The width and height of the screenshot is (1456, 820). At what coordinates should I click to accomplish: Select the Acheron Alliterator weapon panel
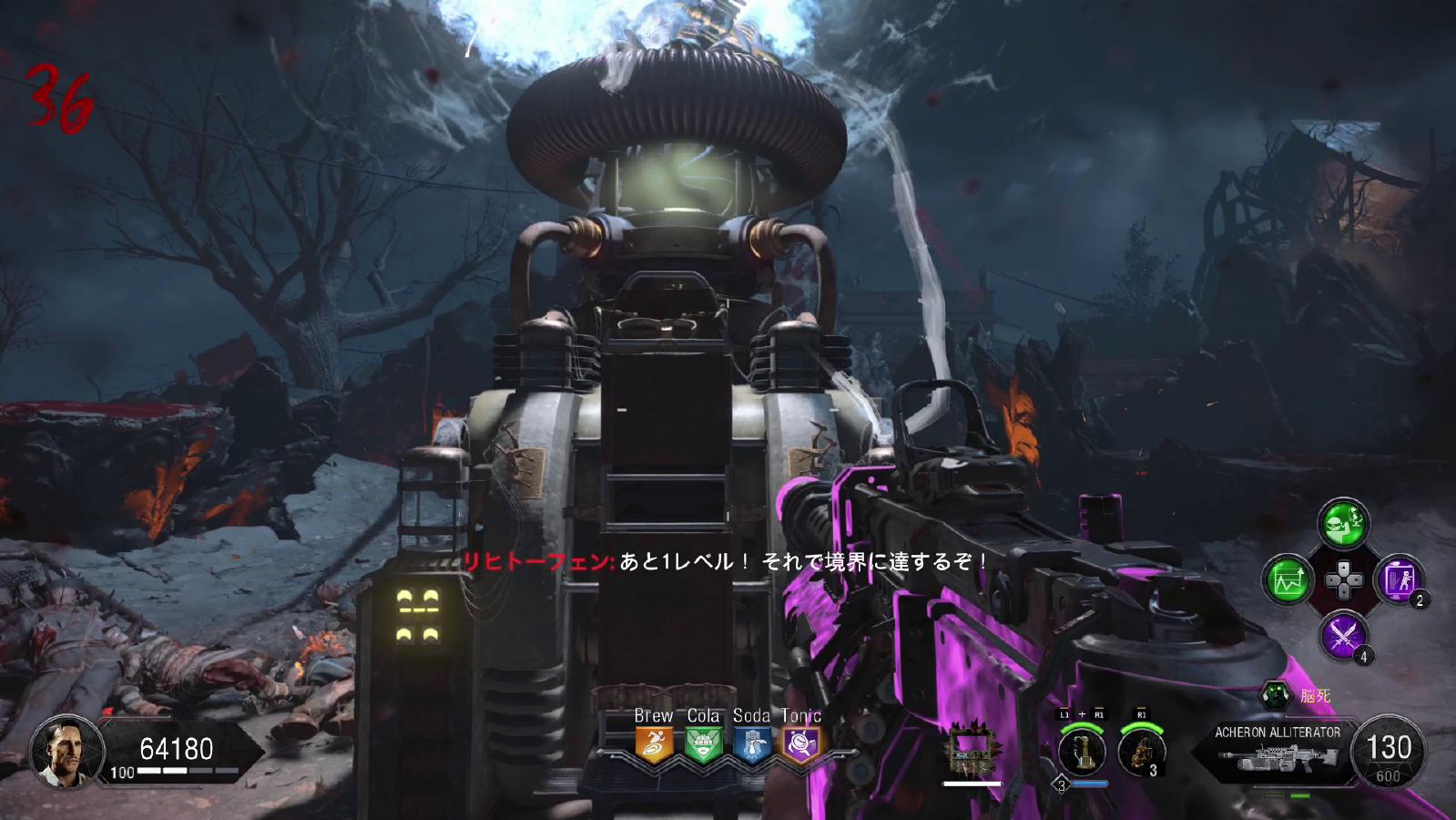1277,751
